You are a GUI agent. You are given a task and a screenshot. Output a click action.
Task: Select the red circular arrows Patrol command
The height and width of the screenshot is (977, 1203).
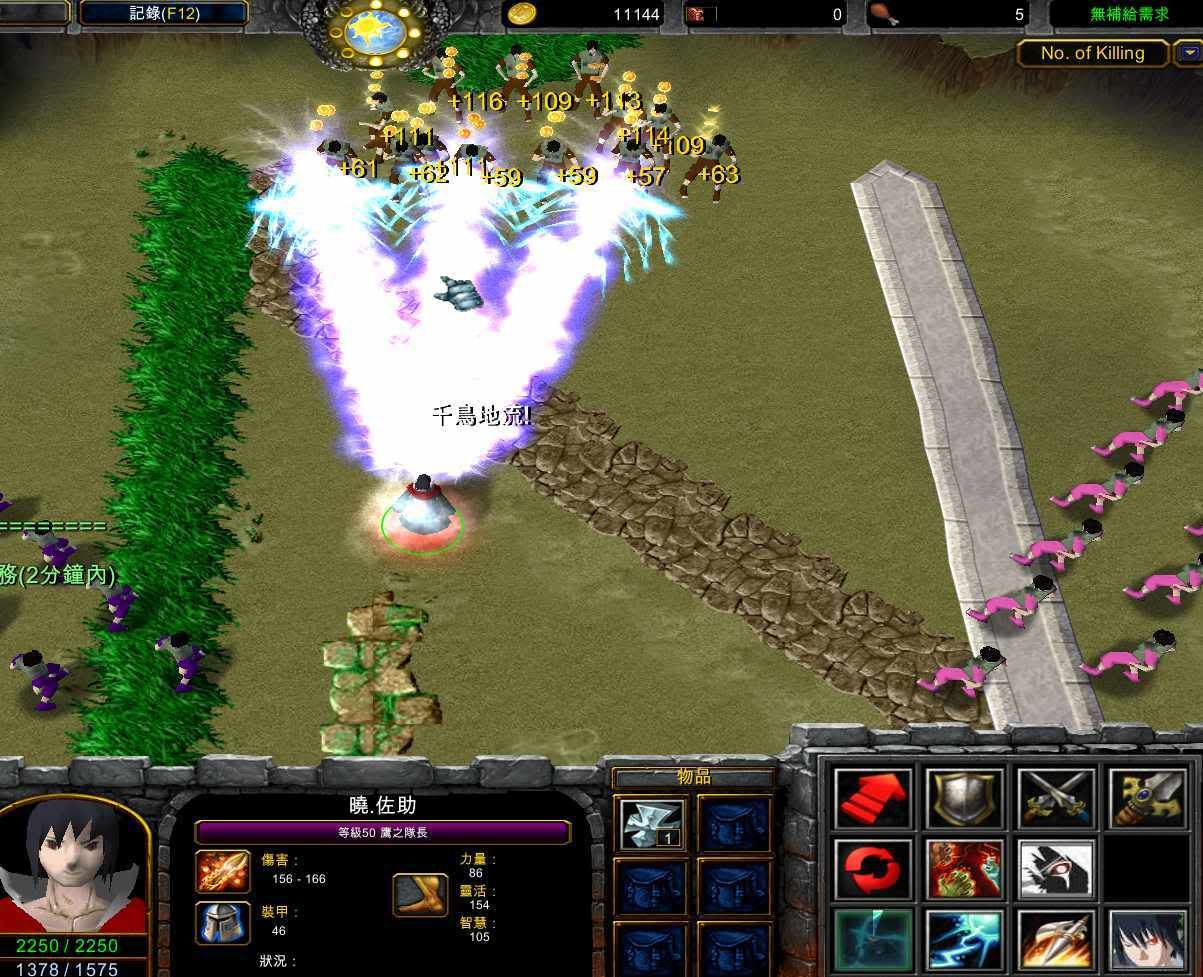pos(874,869)
